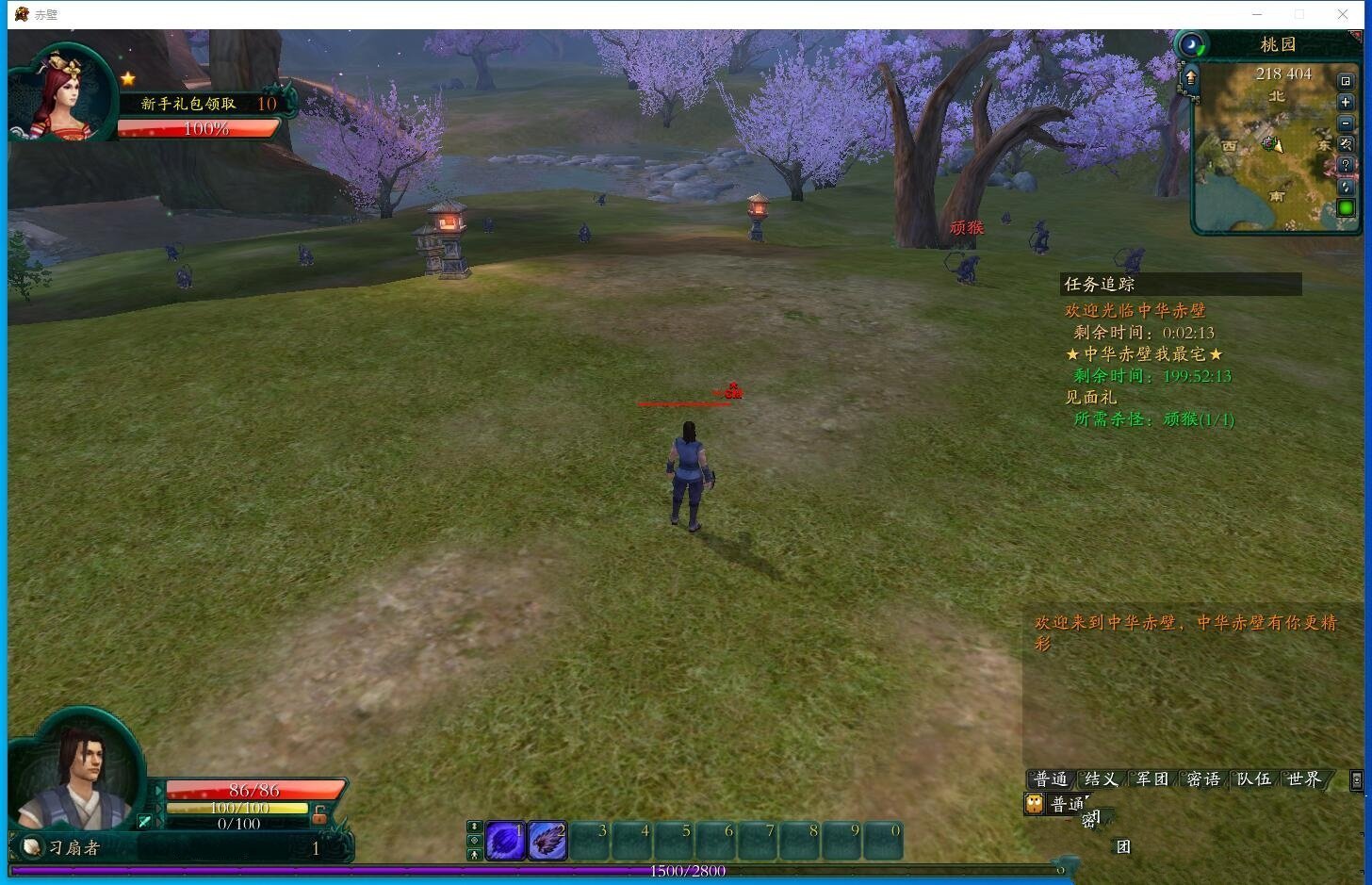Screen dimensions: 1372x885
Task: Claim the 新手礼包领取 newbie gift pack
Action: coord(188,104)
